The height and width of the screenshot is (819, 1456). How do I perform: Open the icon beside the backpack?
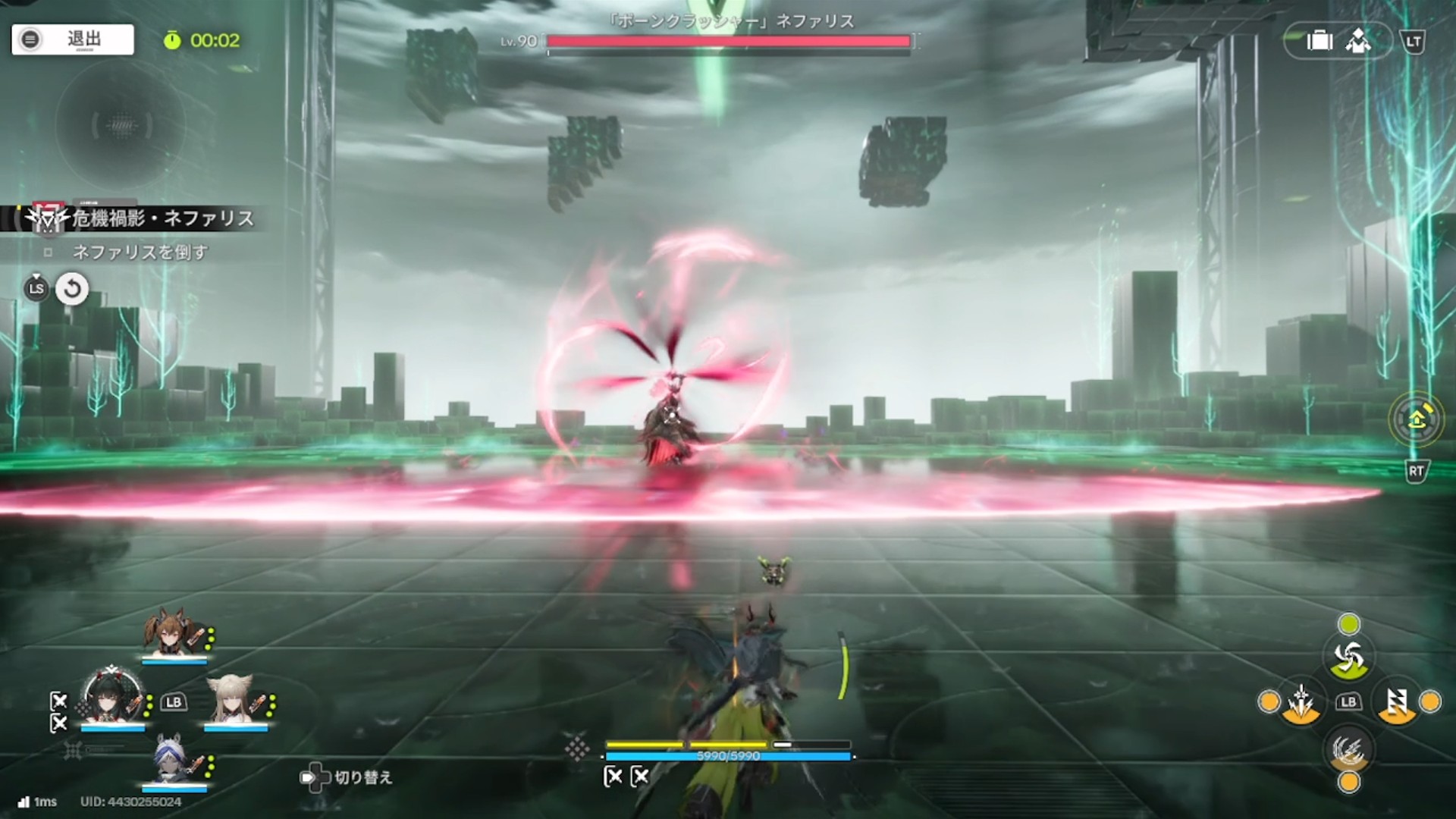1358,41
